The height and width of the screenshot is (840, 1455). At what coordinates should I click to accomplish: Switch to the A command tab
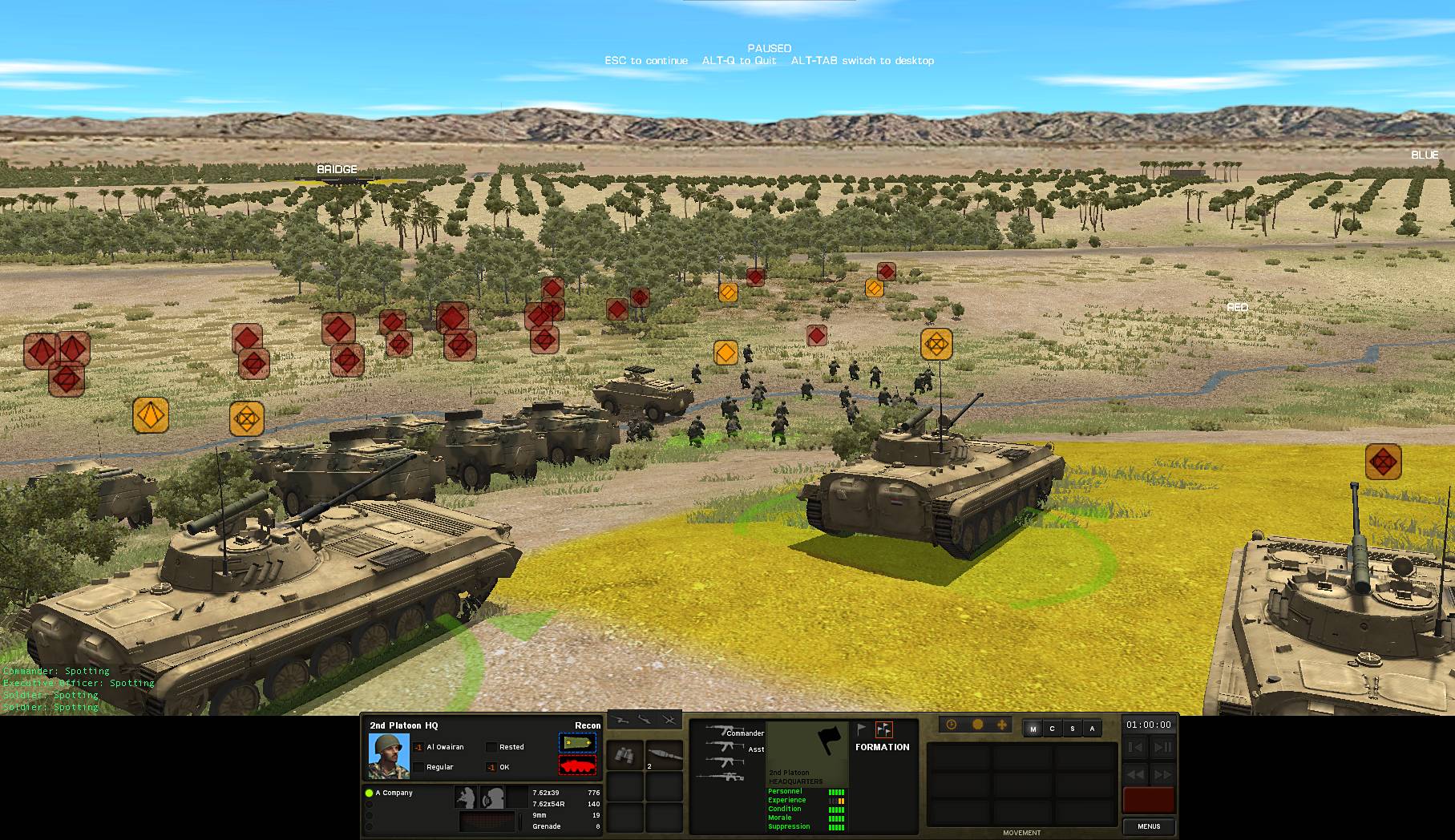click(1092, 729)
